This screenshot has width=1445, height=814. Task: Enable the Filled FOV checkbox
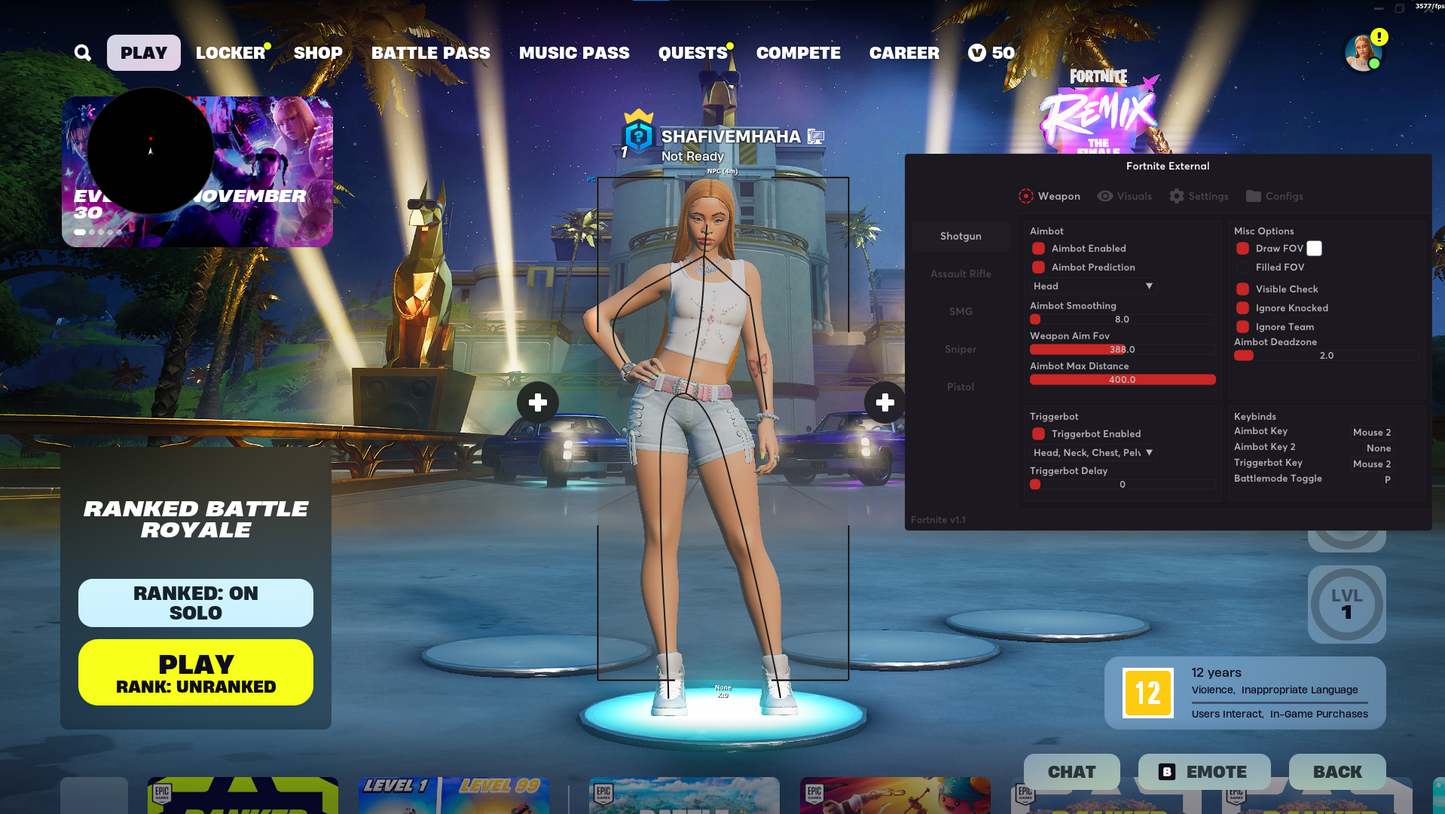[1241, 267]
